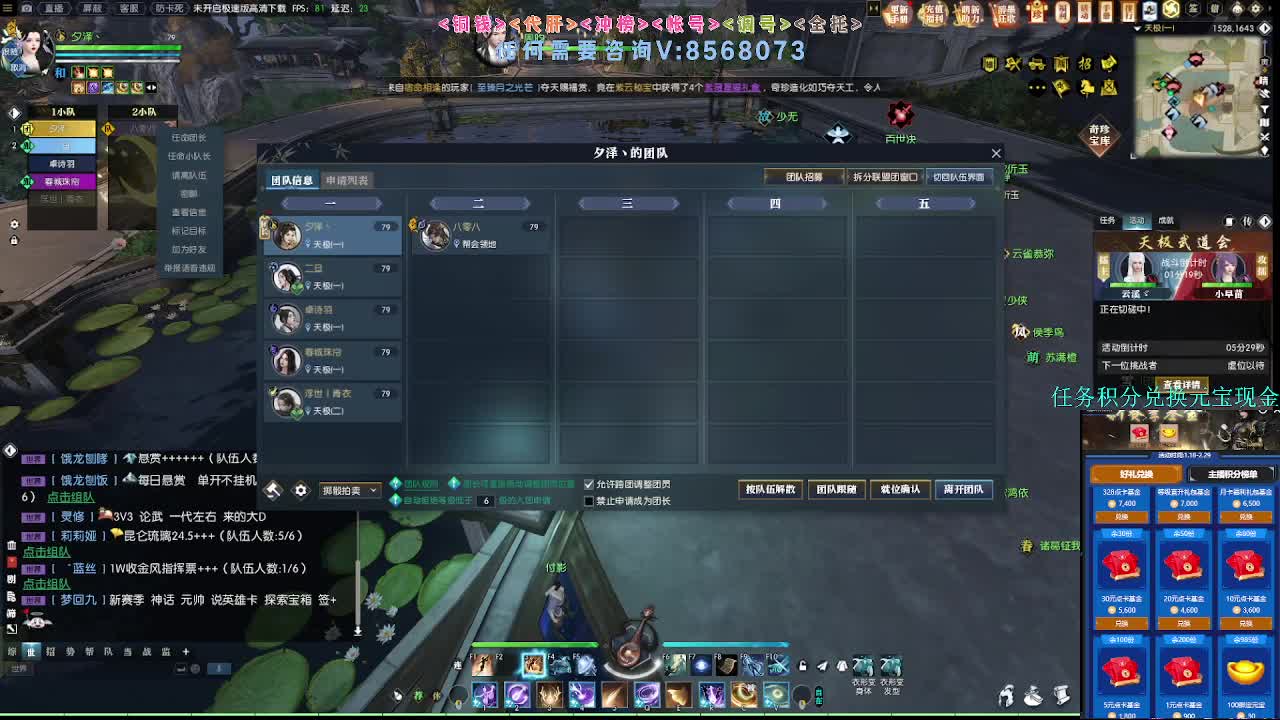点击衣形变身体图标
1280x720 pixels.
tap(863, 667)
